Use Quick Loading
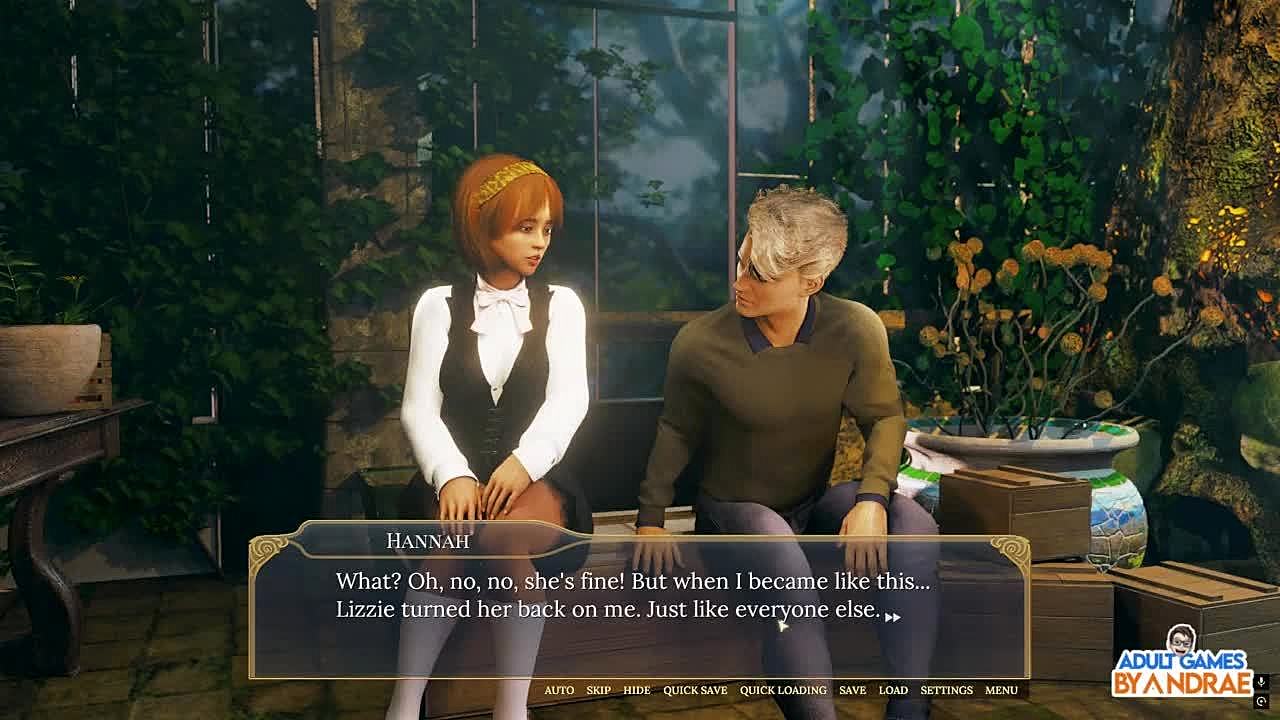The image size is (1280, 720). tap(783, 690)
